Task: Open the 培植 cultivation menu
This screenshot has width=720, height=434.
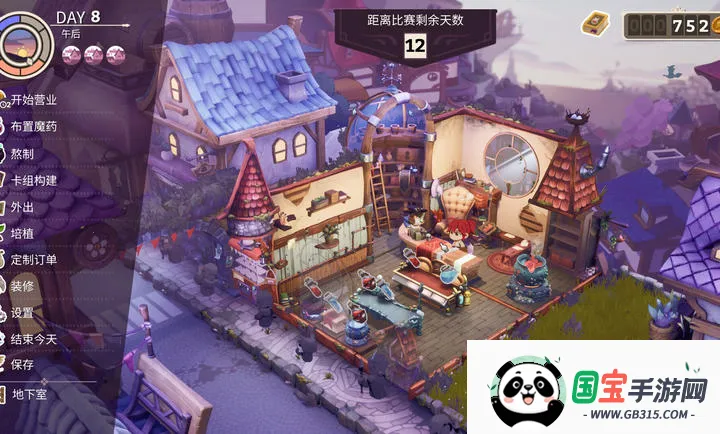Action: 22,233
